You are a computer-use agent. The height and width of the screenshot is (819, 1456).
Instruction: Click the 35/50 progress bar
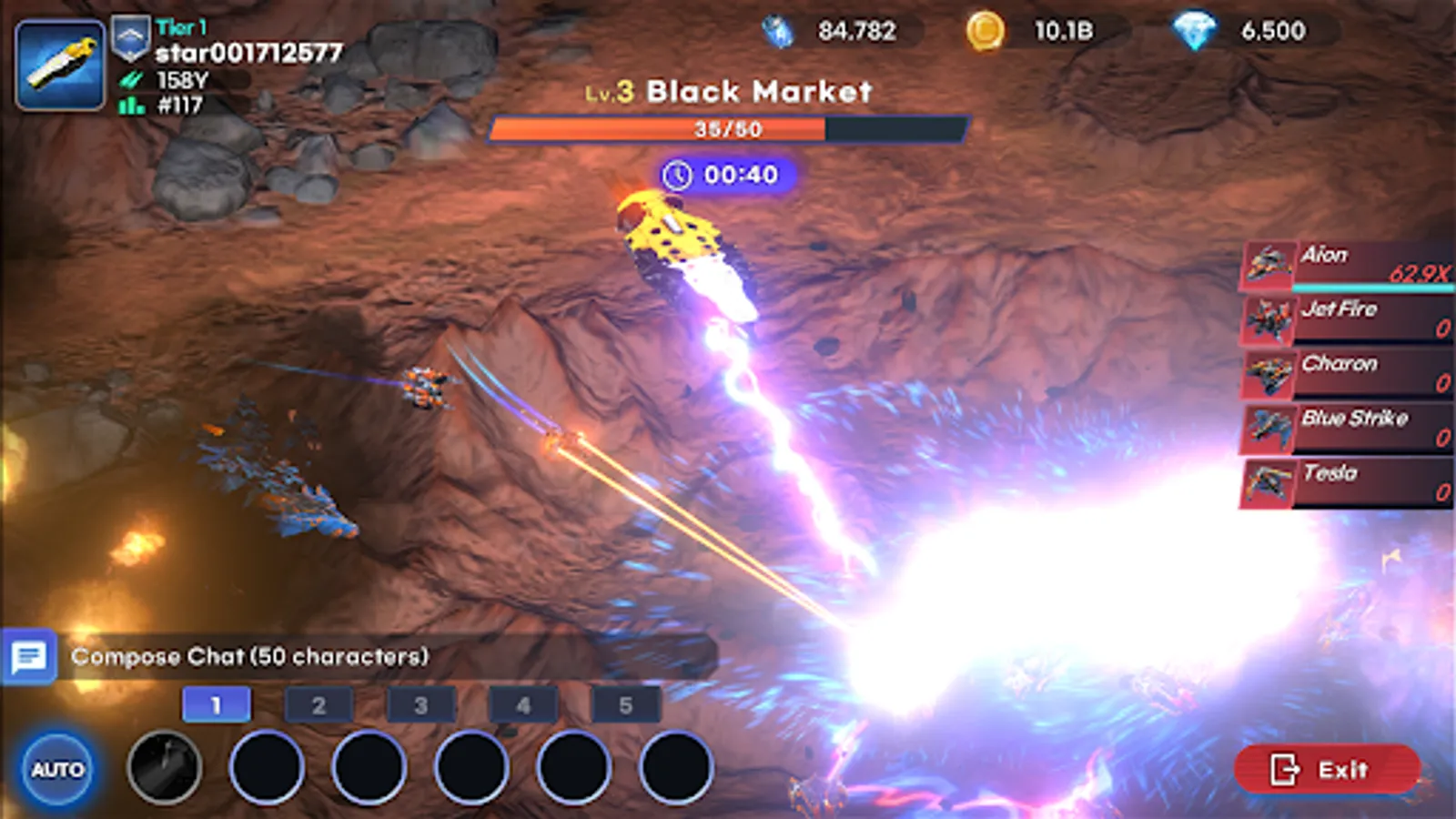tap(728, 129)
